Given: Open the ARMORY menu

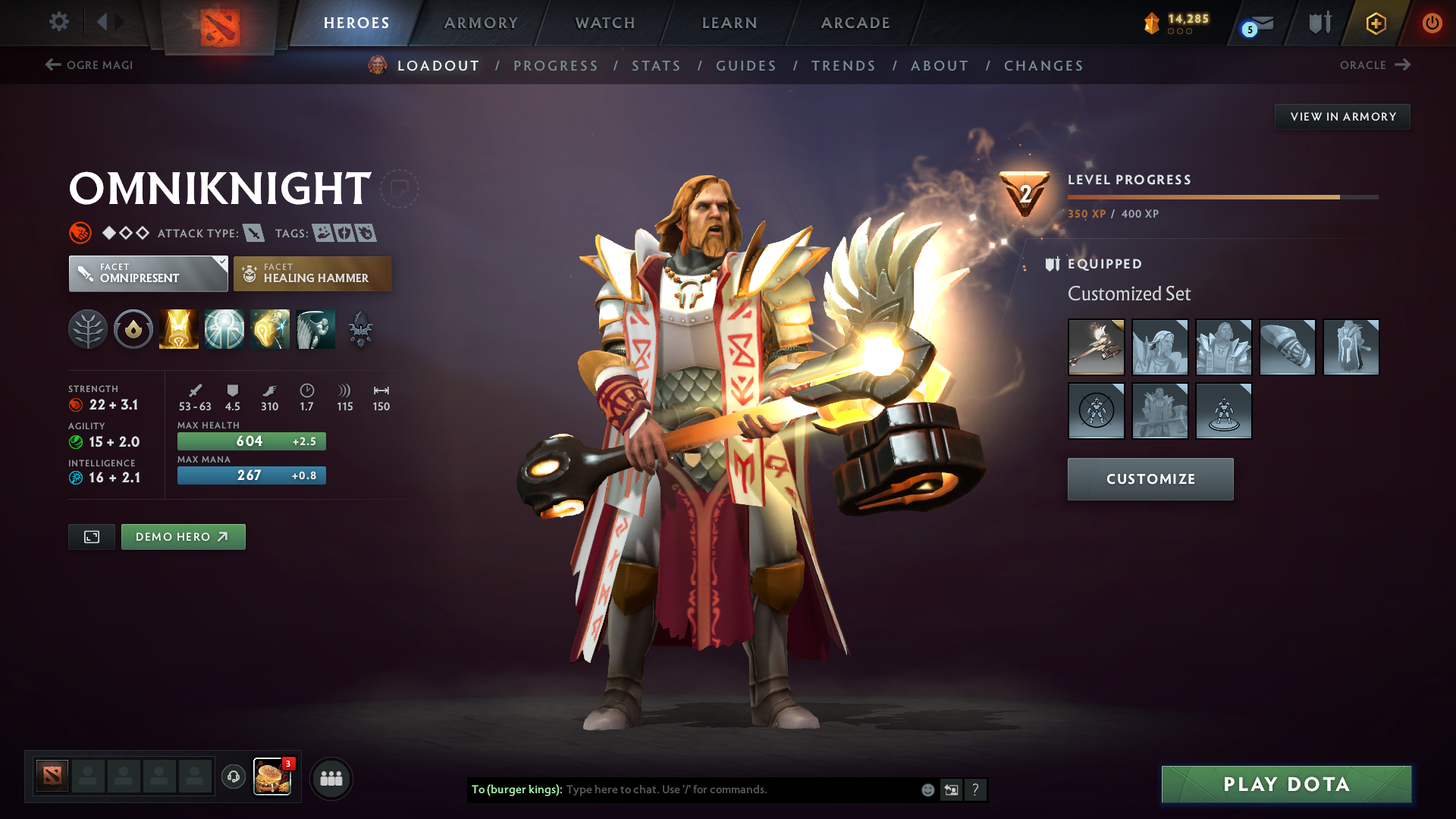Looking at the screenshot, I should click(481, 23).
